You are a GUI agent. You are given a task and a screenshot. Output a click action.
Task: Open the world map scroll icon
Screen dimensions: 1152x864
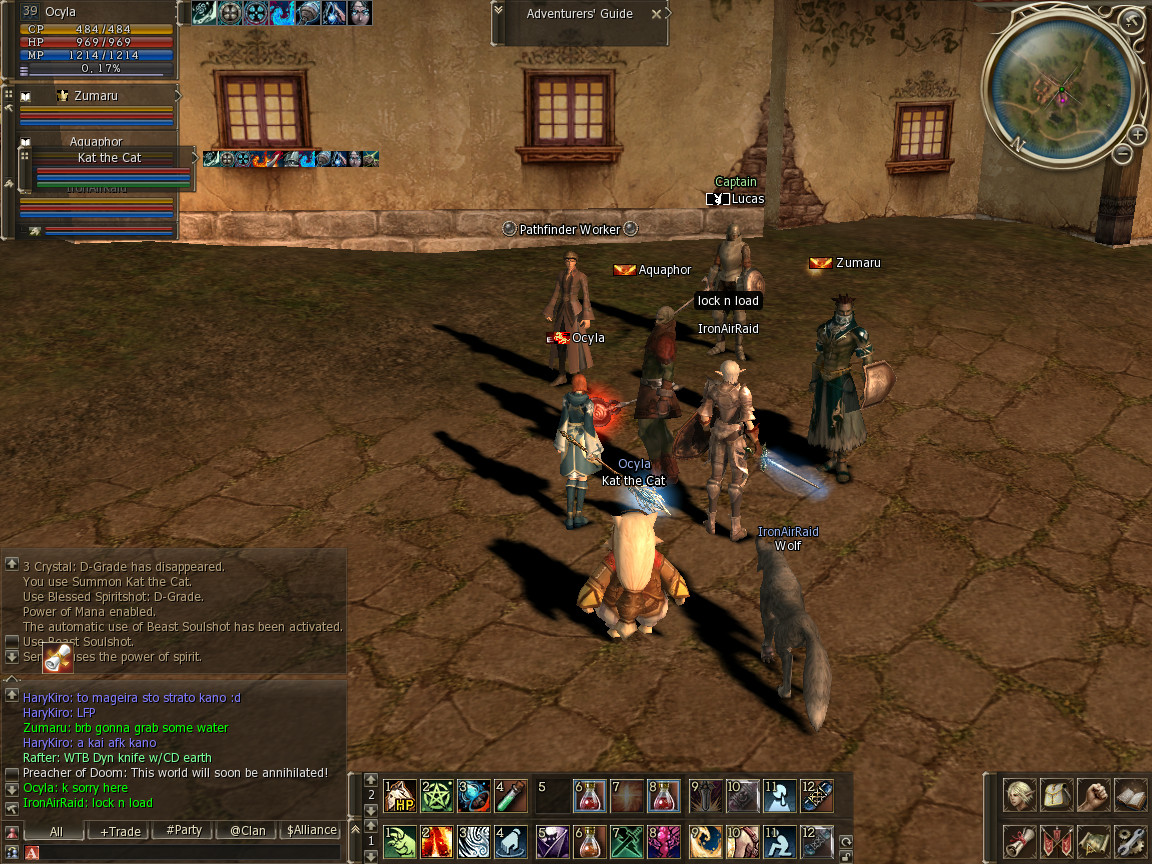pos(1094,840)
